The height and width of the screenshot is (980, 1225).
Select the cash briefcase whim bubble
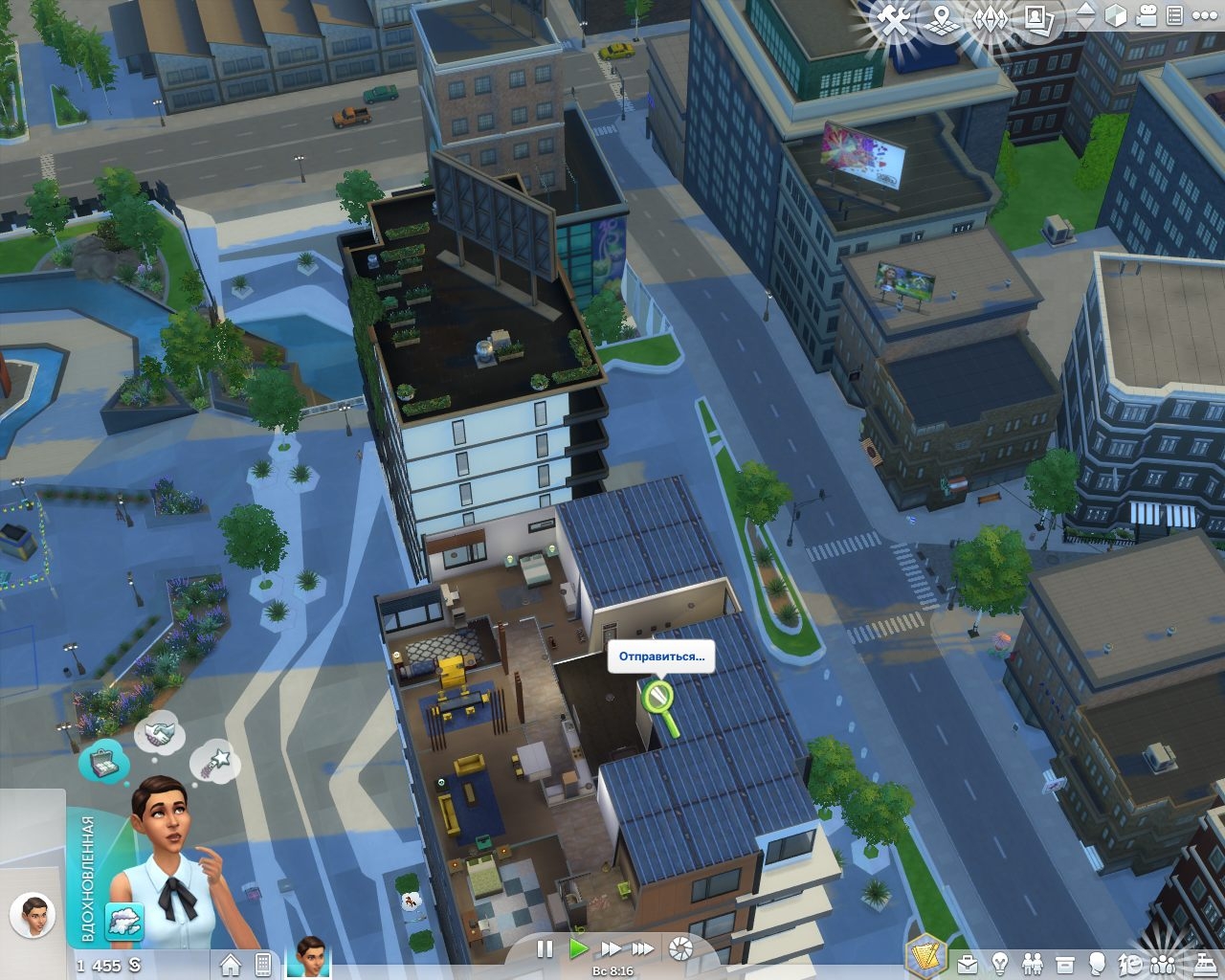coord(104,762)
